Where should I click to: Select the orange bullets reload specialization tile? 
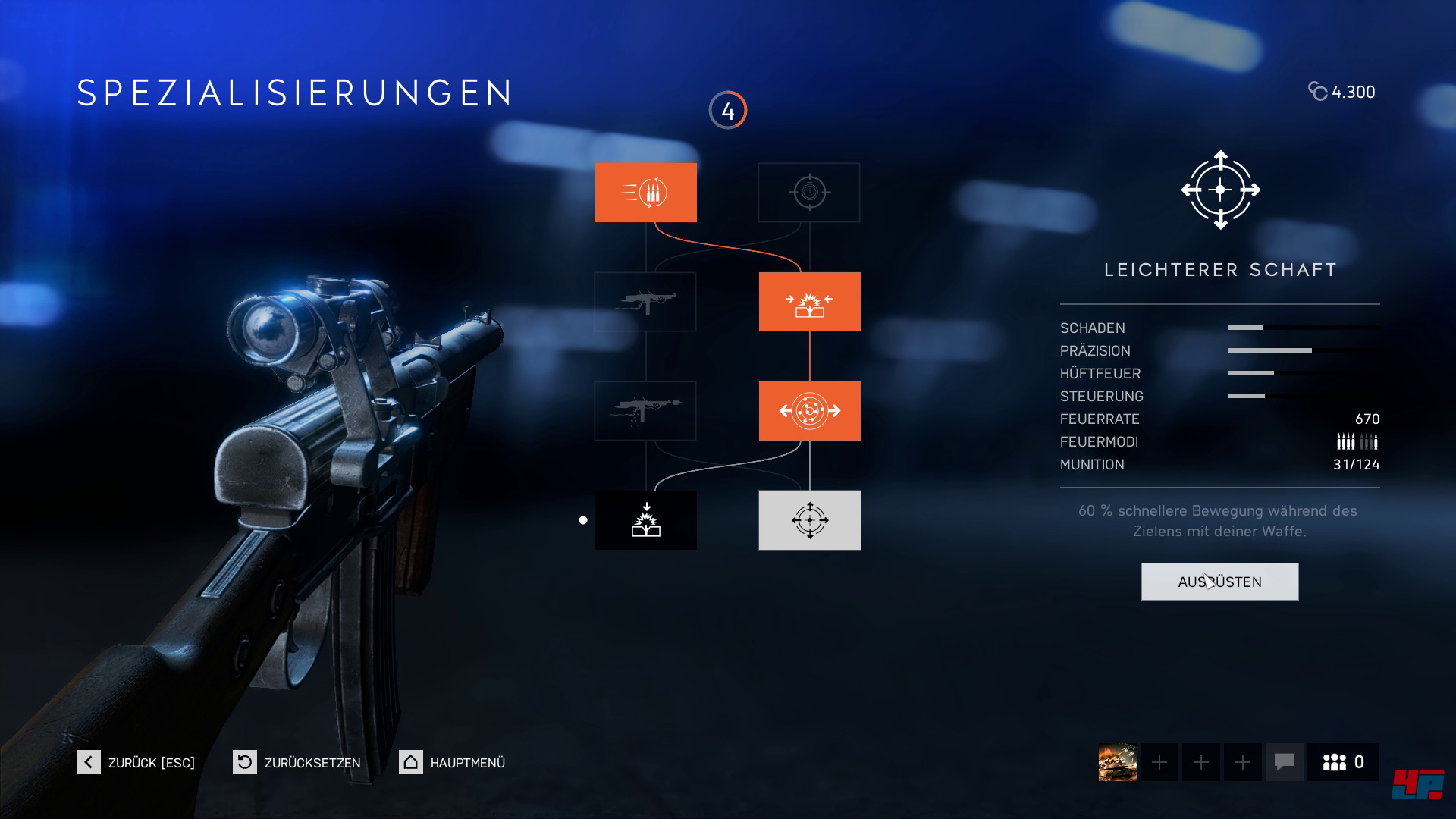tap(645, 193)
